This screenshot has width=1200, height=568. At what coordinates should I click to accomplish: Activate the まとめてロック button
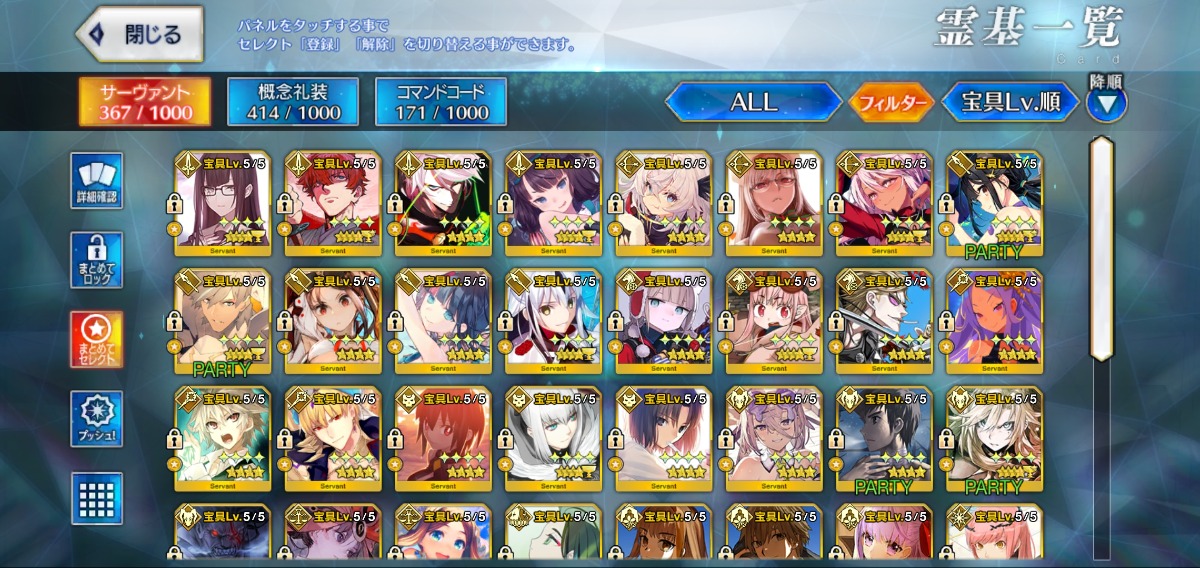click(97, 260)
